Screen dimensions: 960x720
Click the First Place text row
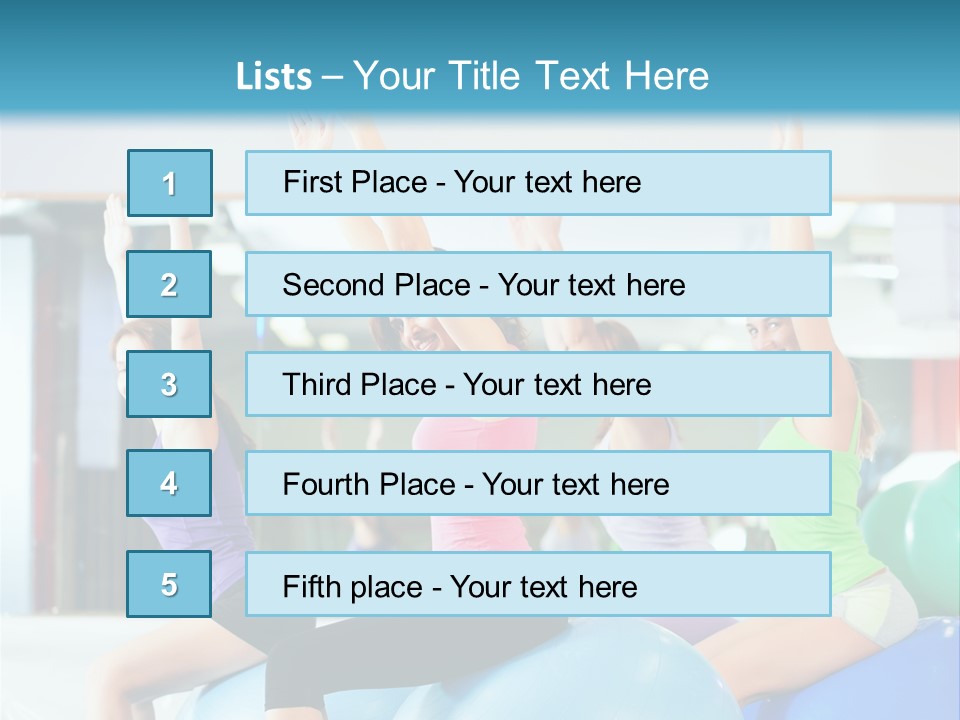[x=538, y=183]
